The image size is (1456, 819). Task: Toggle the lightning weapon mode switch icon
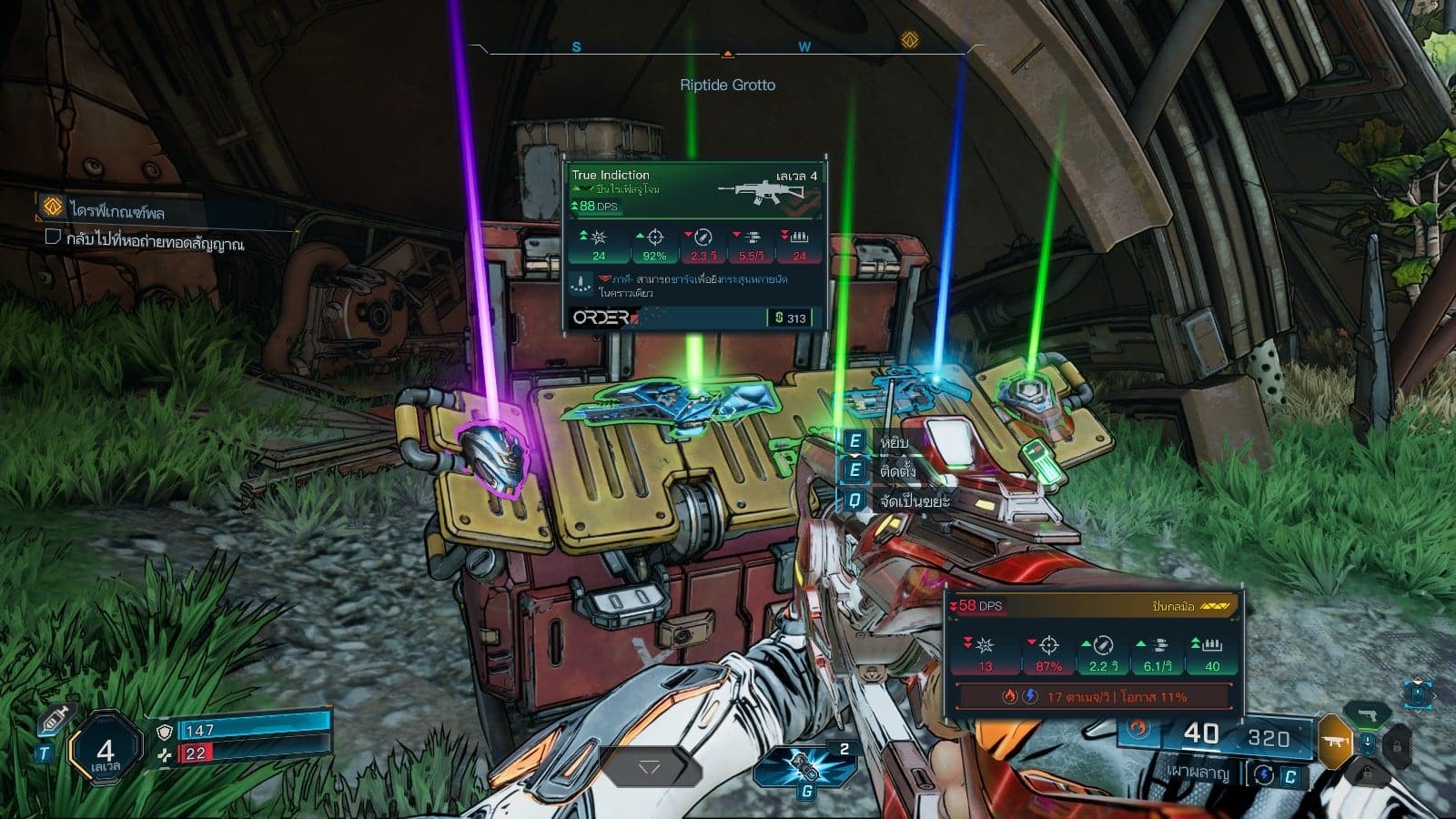click(1263, 774)
